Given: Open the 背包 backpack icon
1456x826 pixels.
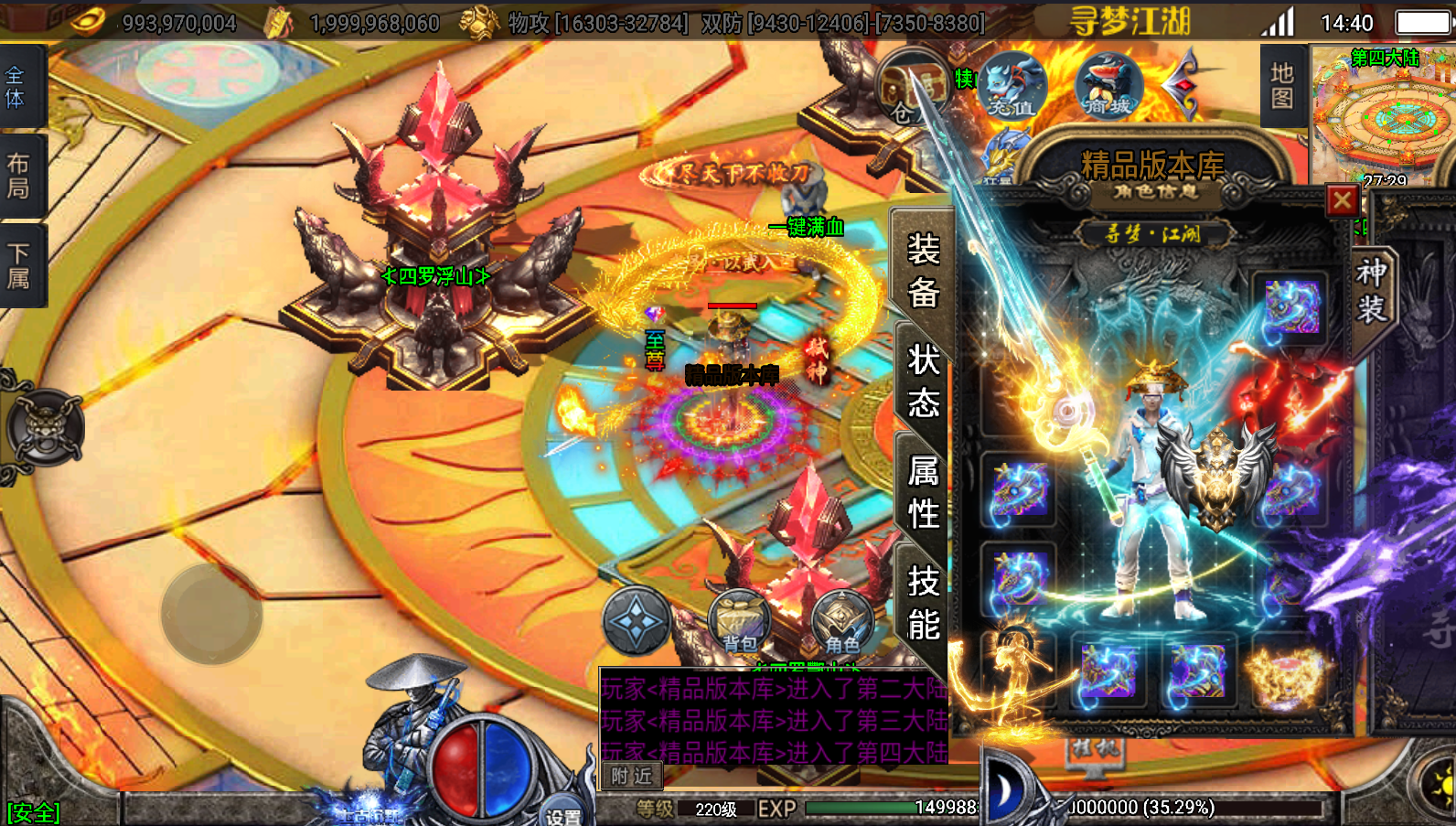Looking at the screenshot, I should click(x=740, y=622).
